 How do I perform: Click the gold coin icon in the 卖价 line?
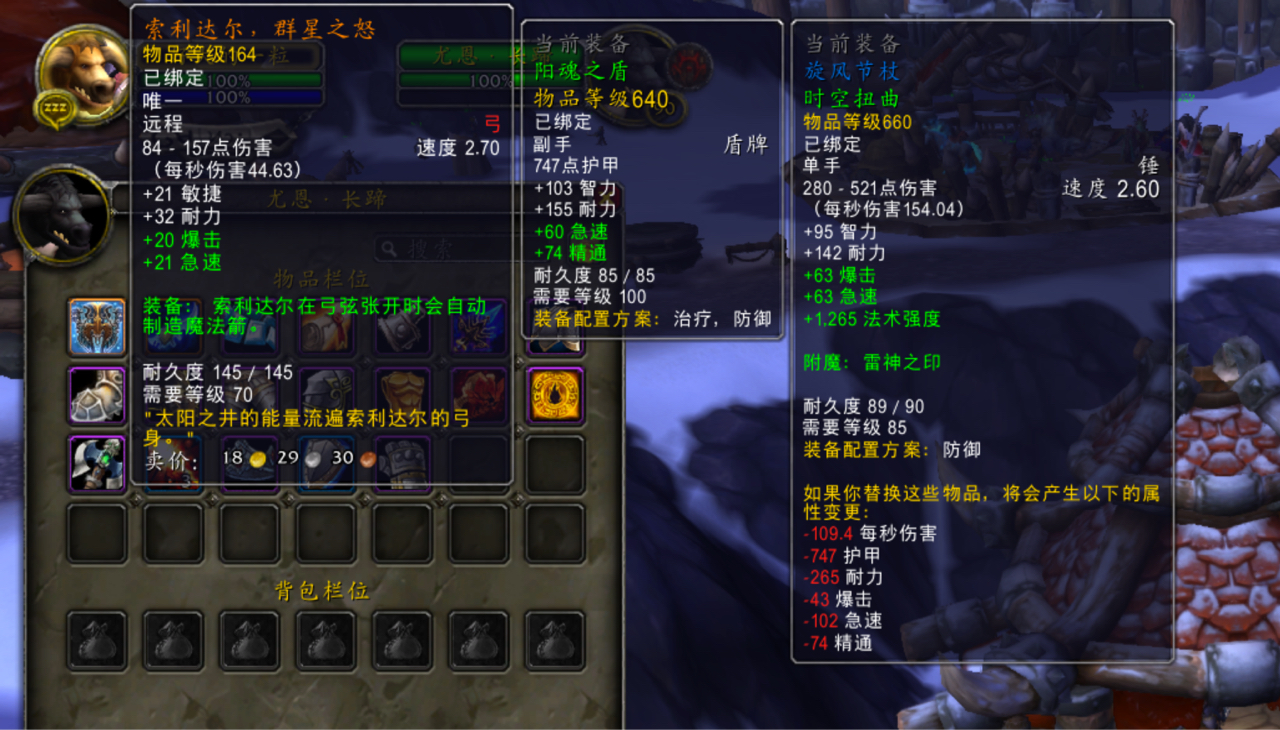pyautogui.click(x=257, y=457)
